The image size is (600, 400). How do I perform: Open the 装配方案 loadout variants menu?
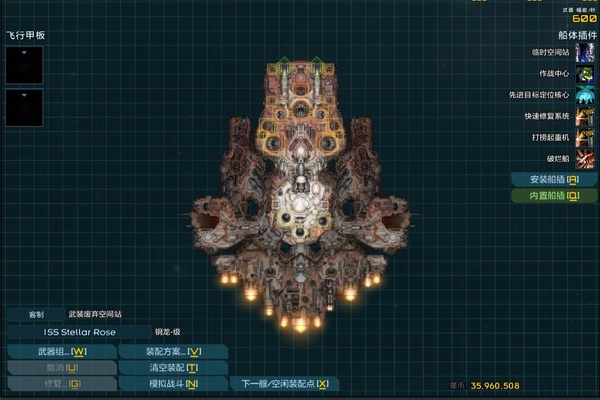click(173, 352)
